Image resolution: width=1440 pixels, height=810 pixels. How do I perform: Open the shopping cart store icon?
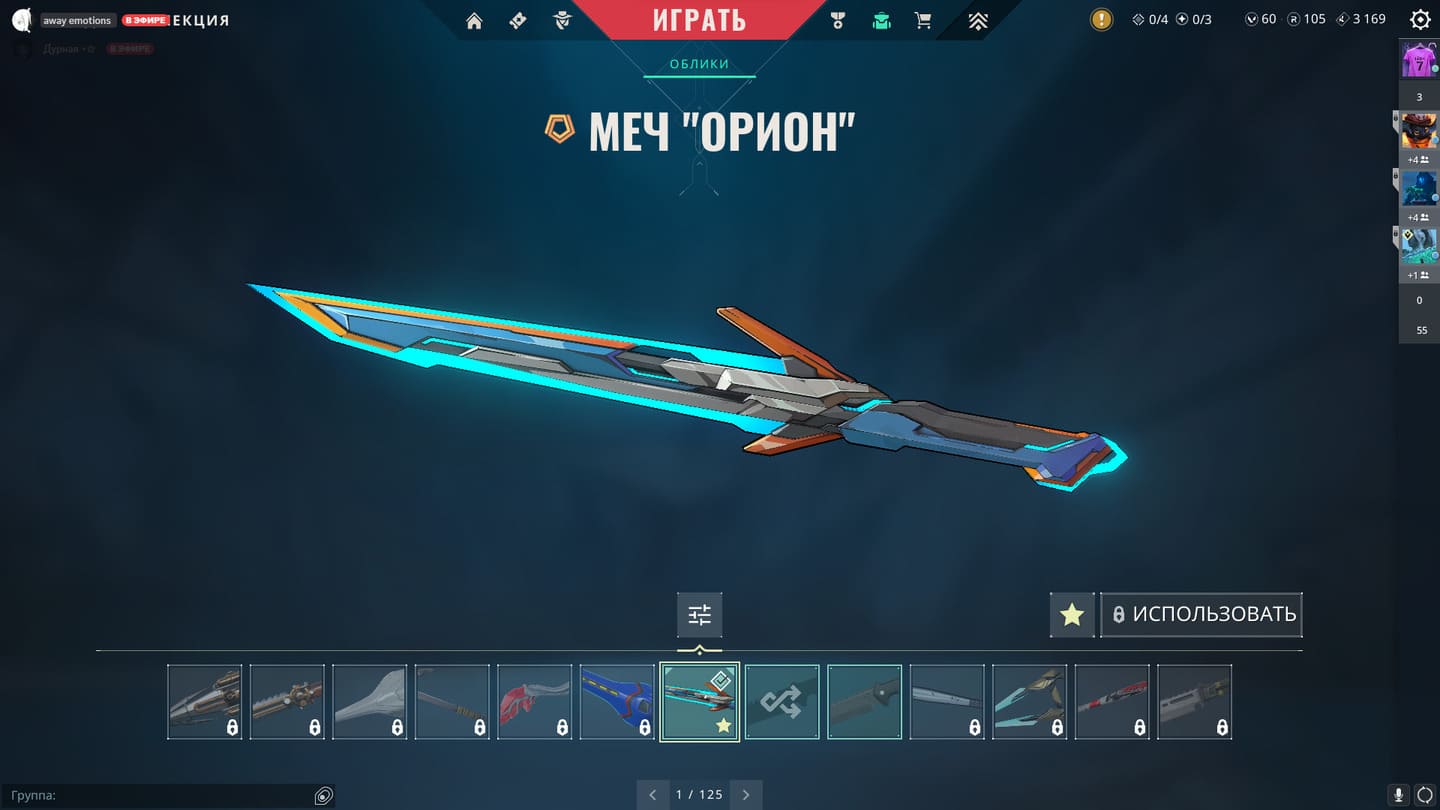click(x=923, y=21)
